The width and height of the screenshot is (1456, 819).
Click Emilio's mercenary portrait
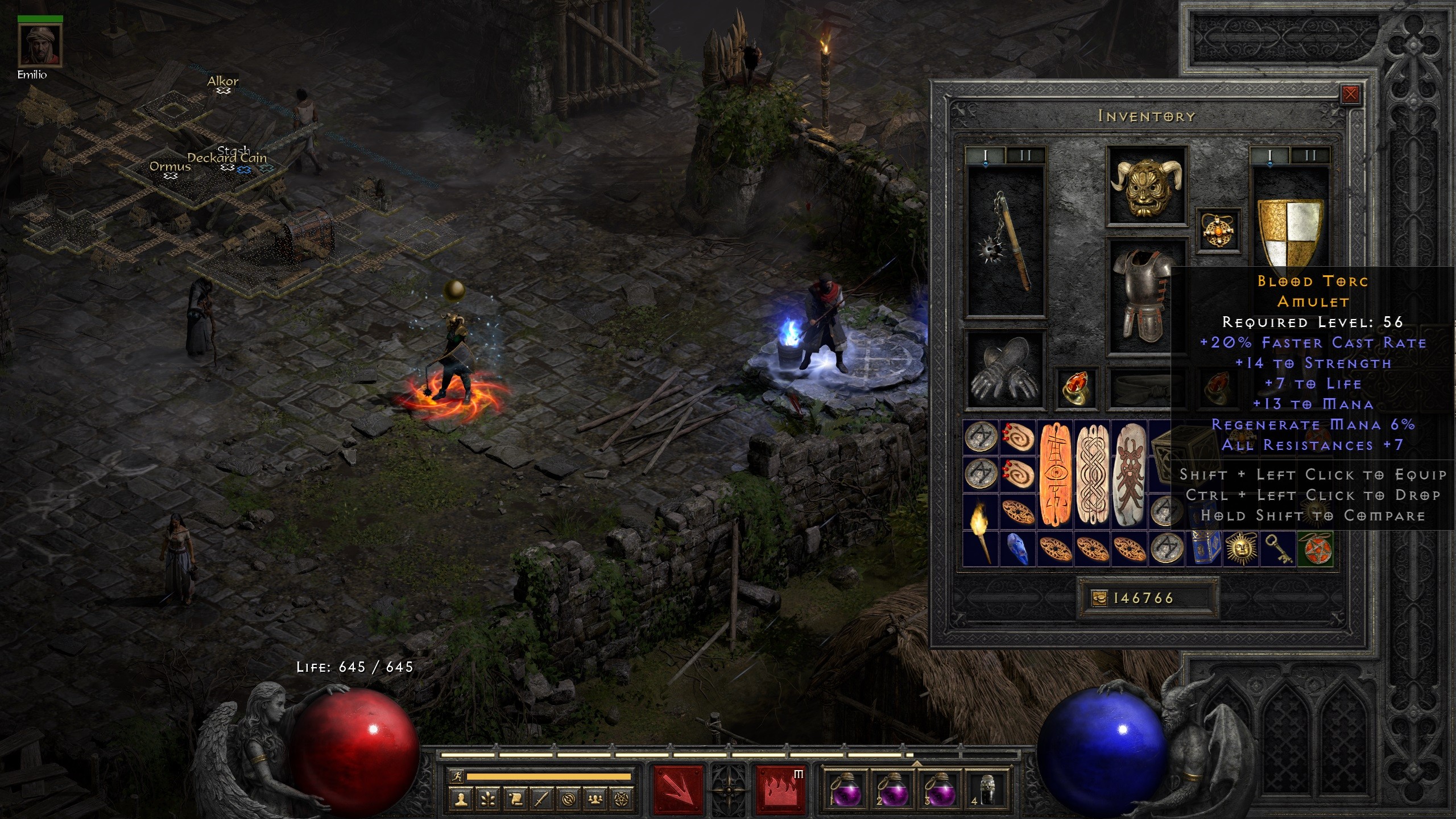[40, 46]
